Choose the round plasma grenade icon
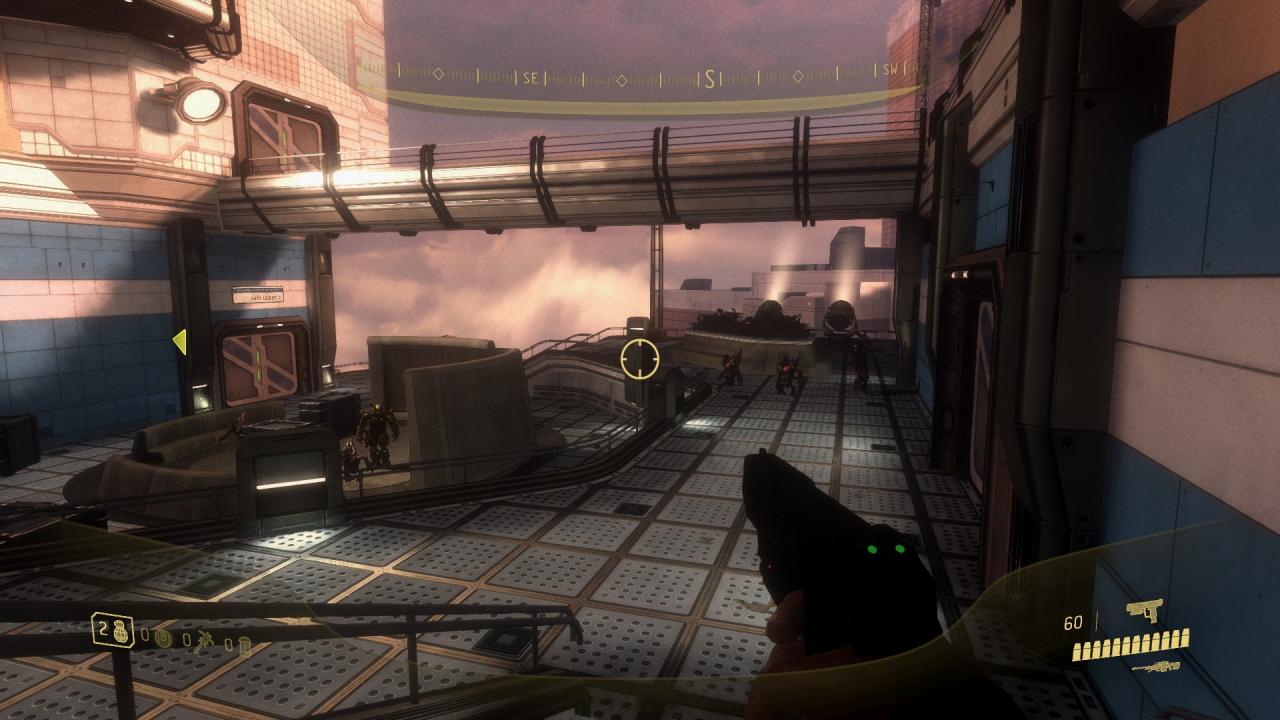1280x720 pixels. [x=165, y=636]
